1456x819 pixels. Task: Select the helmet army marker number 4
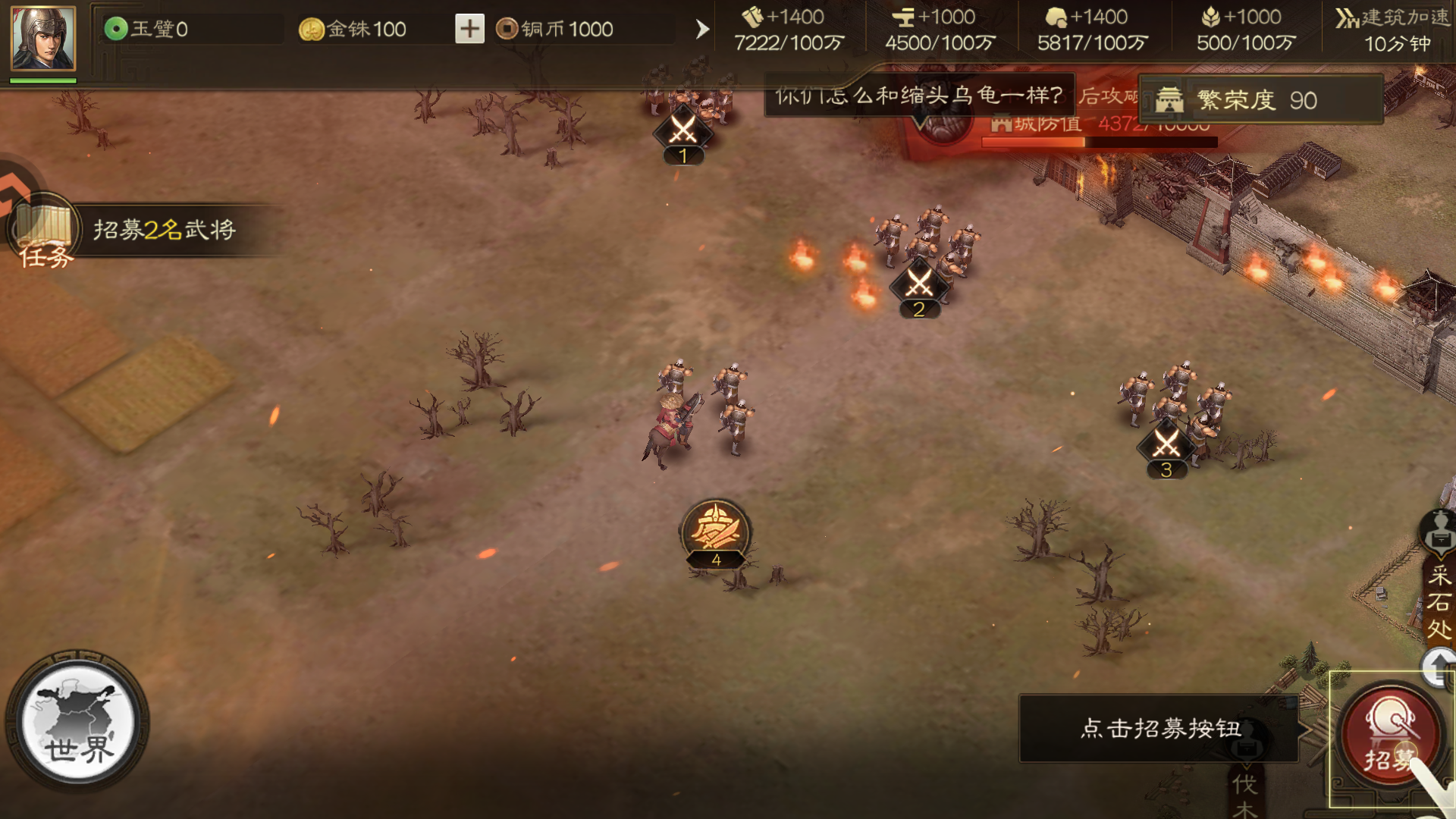point(716,533)
